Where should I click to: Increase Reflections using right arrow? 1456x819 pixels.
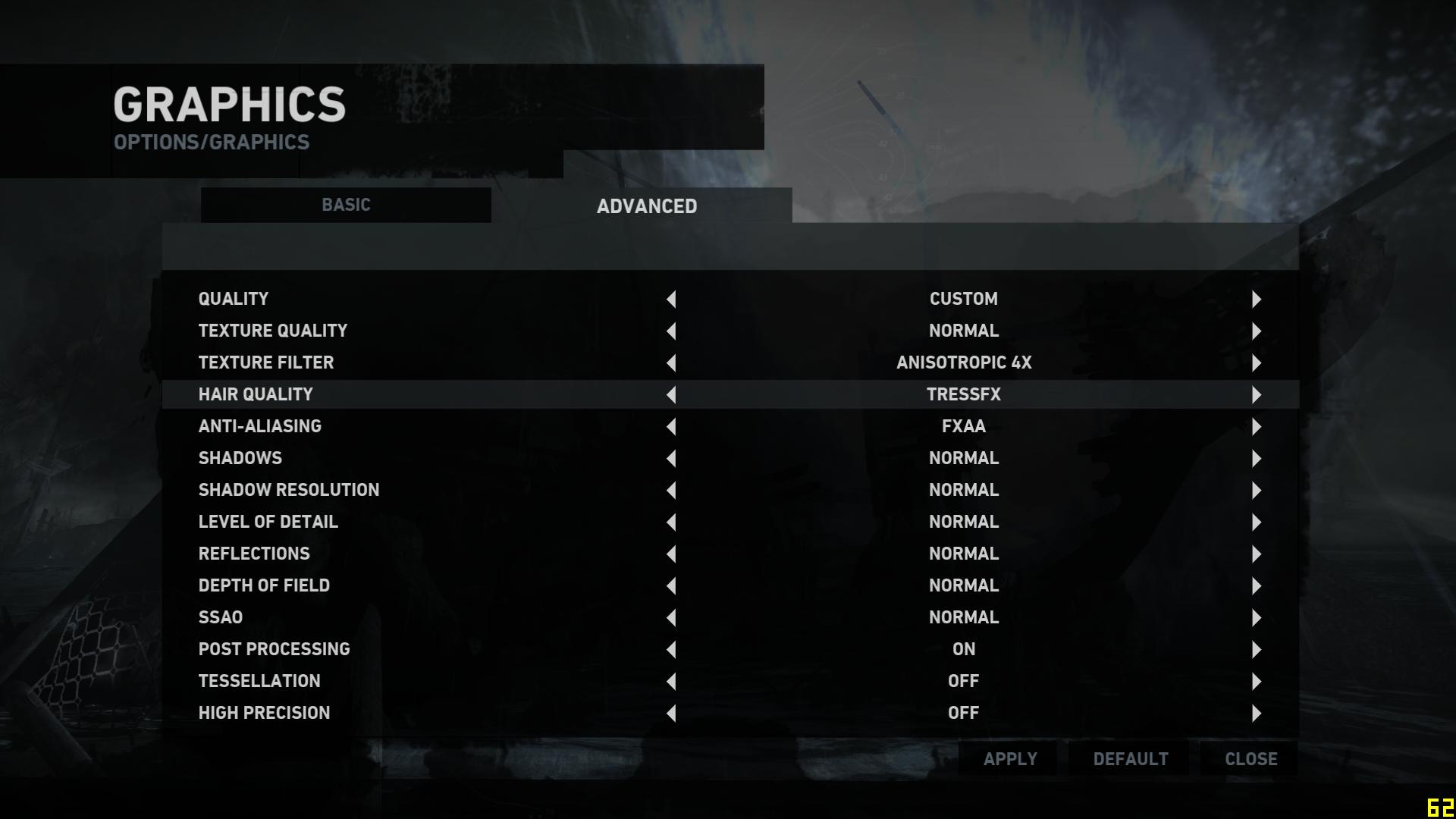click(x=1257, y=554)
